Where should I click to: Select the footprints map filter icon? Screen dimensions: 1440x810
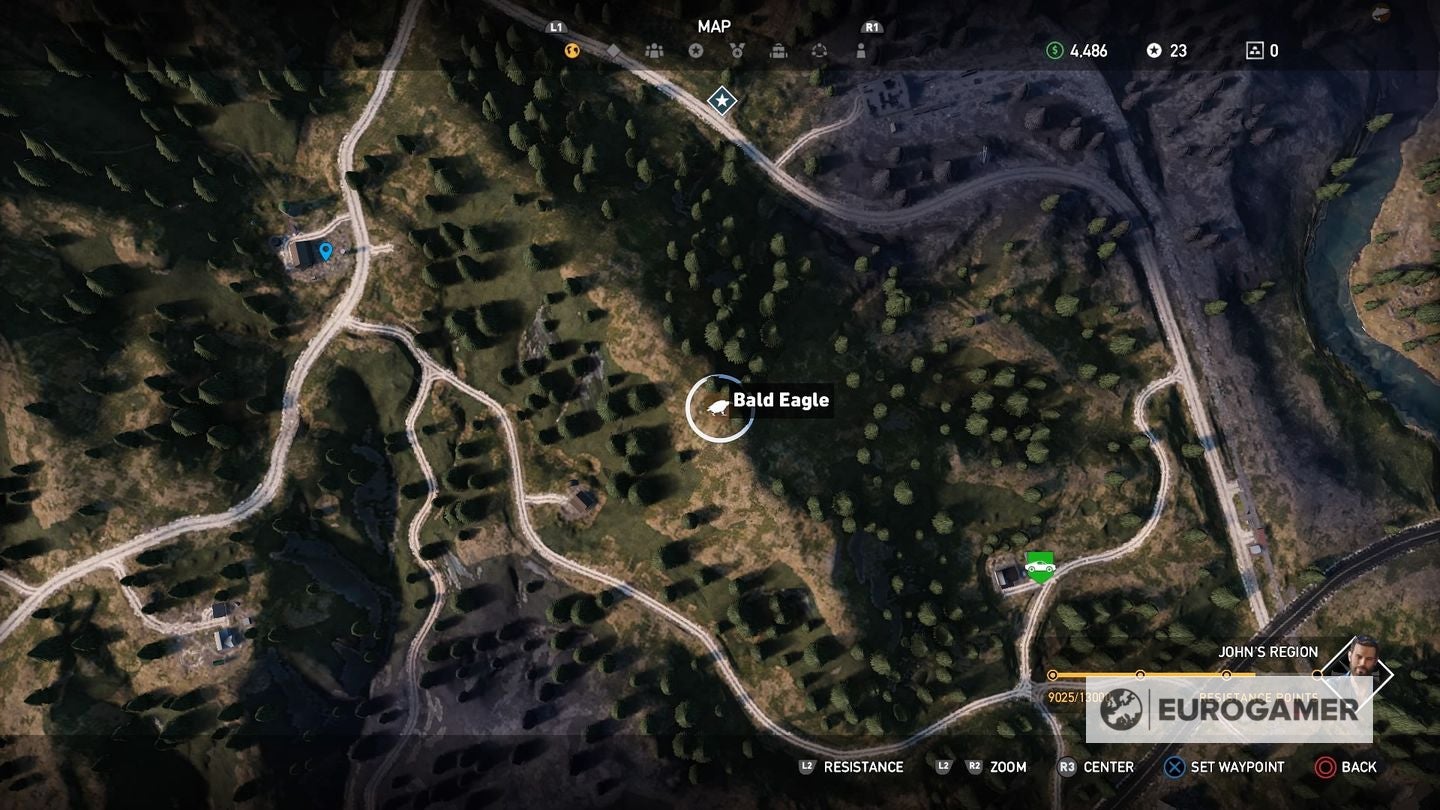tap(571, 50)
